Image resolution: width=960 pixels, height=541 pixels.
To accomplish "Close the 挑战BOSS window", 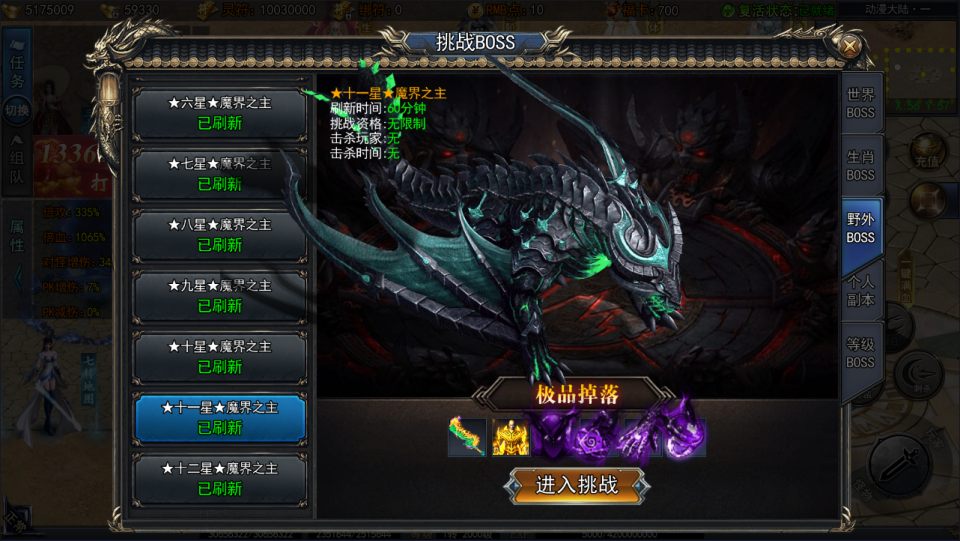I will pyautogui.click(x=849, y=45).
